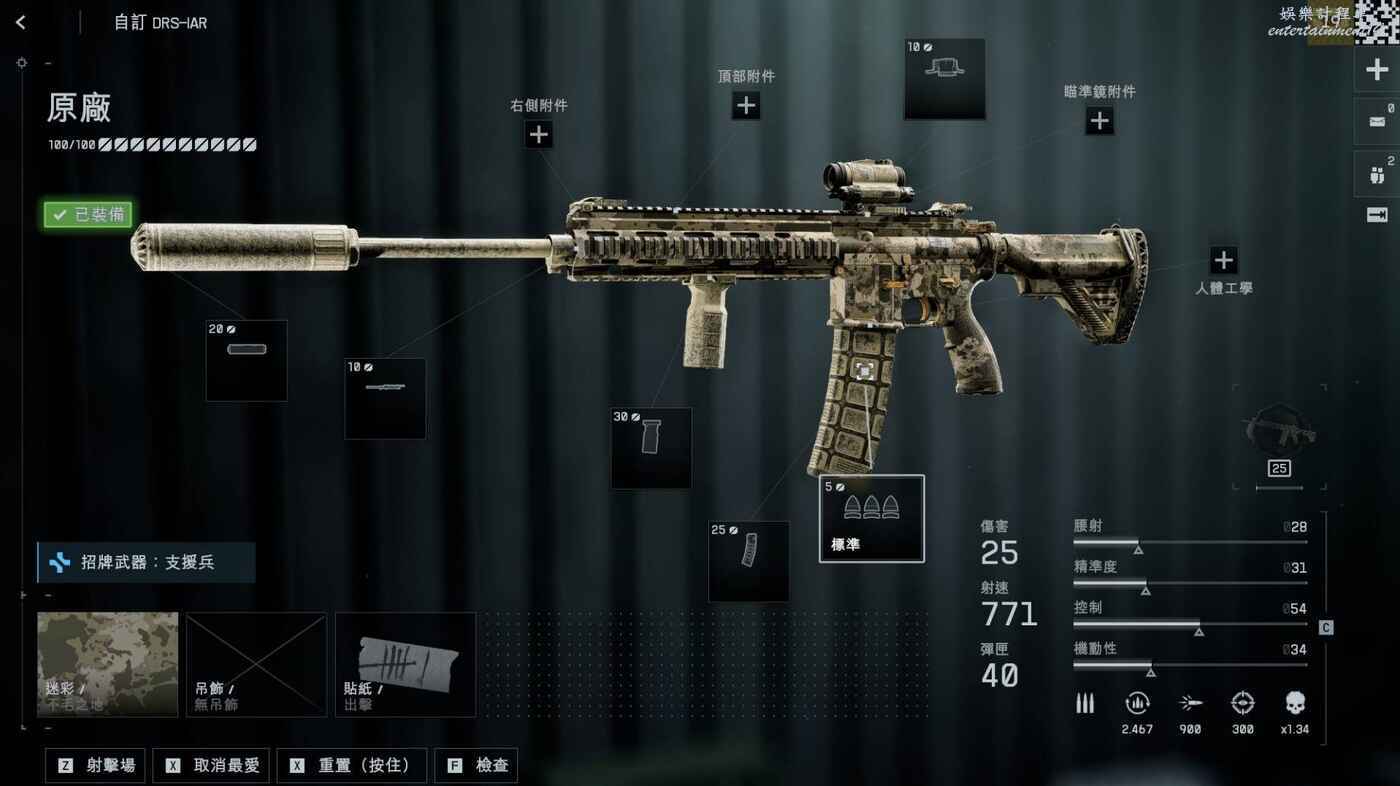
Task: Open the mail envelope icon
Action: click(x=1376, y=122)
